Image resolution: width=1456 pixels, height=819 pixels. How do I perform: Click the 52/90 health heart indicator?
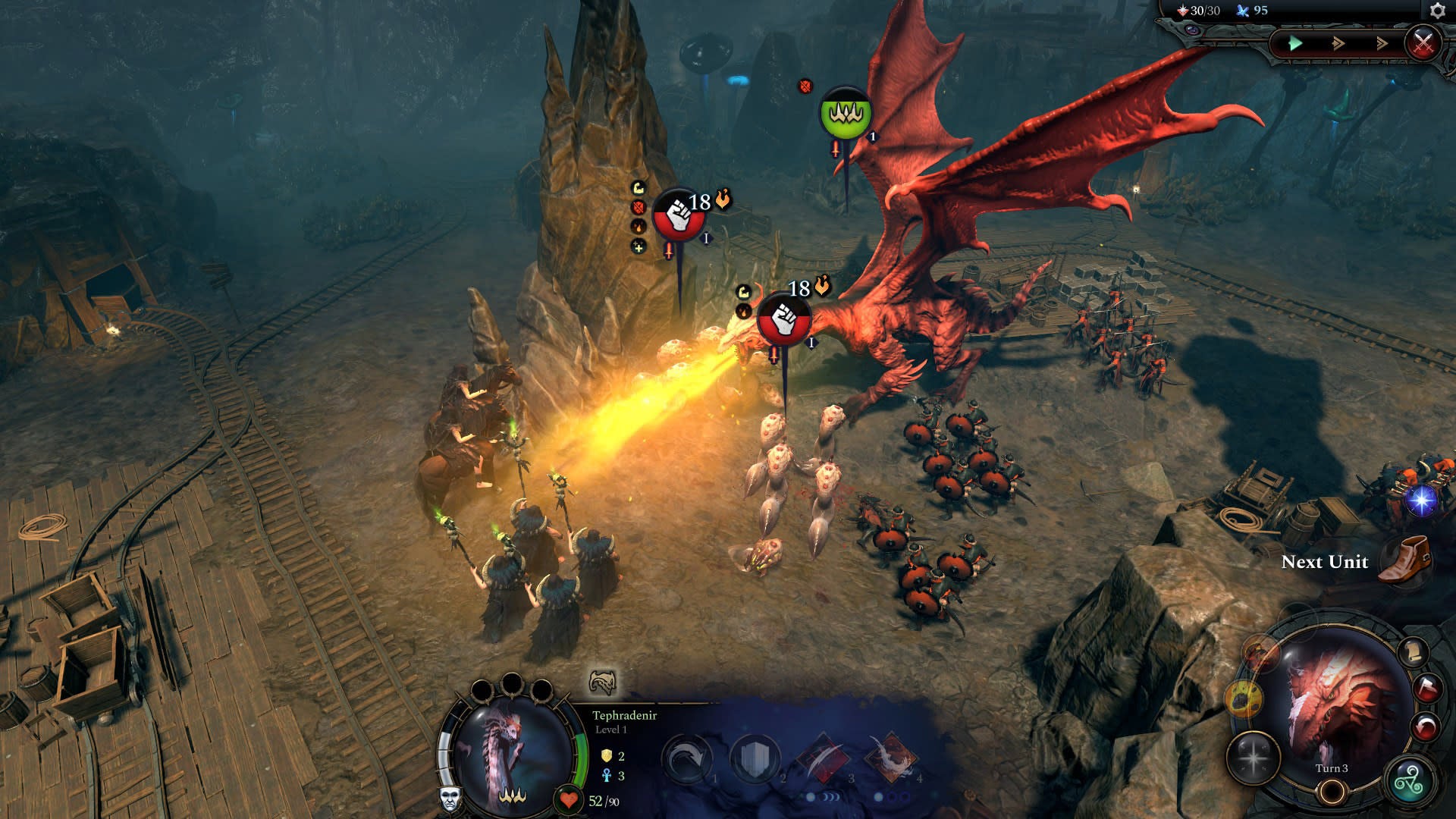[570, 798]
